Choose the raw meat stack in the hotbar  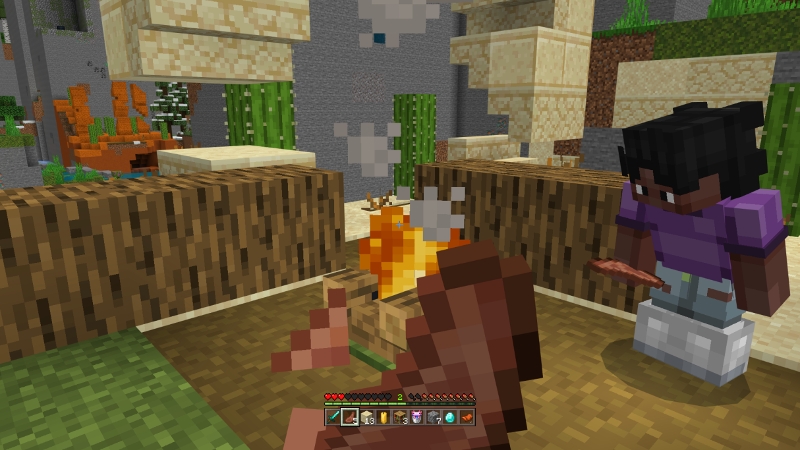coord(350,416)
